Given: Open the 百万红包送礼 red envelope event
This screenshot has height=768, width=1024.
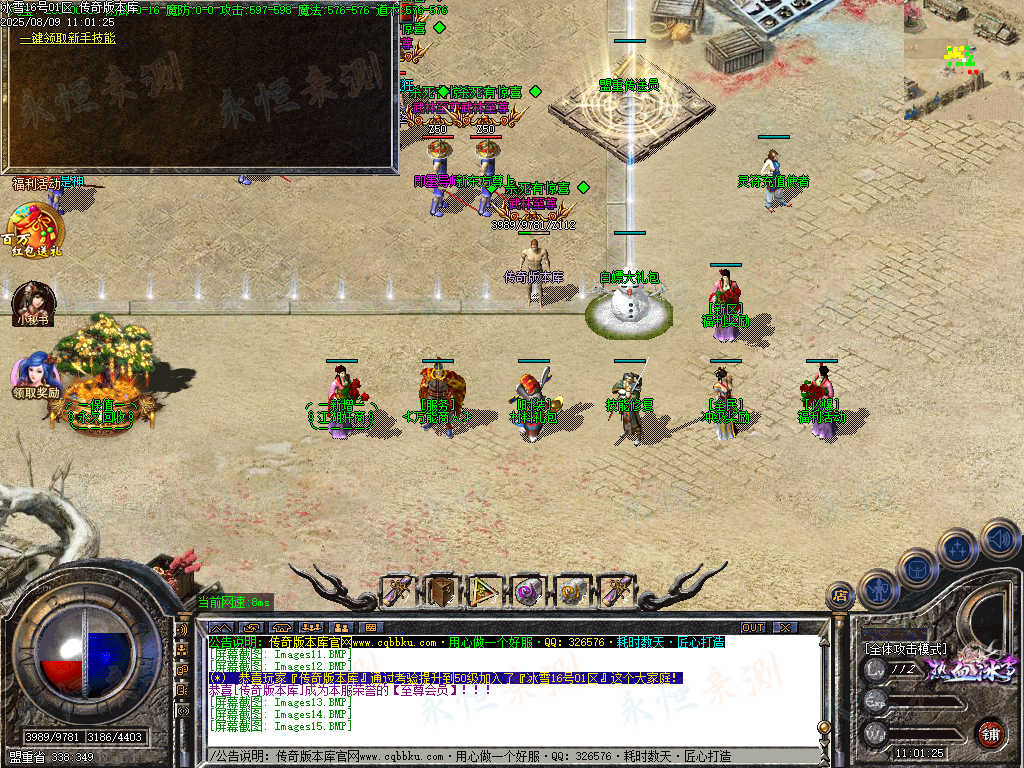Looking at the screenshot, I should 35,229.
